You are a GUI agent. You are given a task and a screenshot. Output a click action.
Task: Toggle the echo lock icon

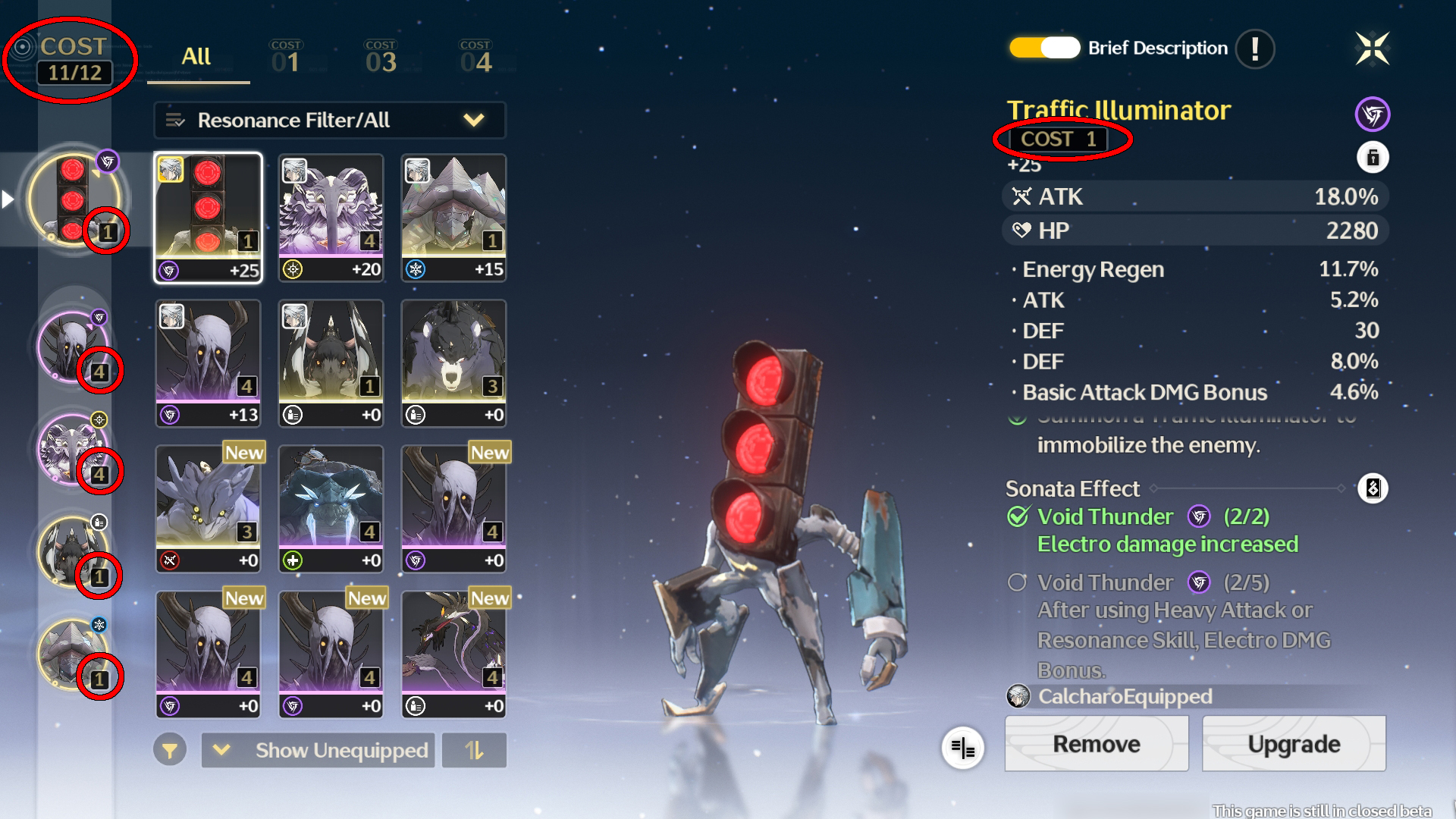1374,158
